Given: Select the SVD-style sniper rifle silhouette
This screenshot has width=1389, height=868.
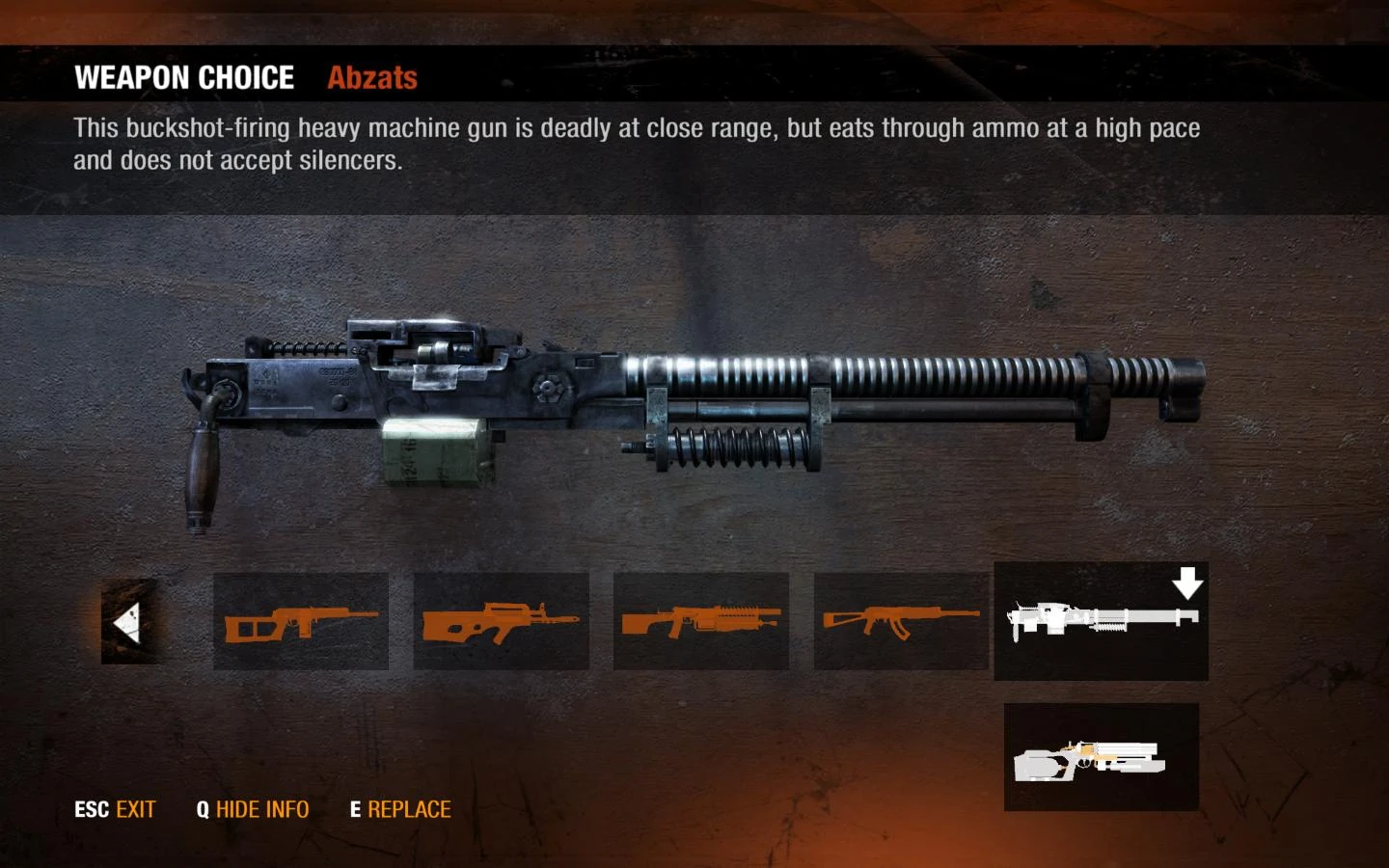Looking at the screenshot, I should click(x=301, y=620).
